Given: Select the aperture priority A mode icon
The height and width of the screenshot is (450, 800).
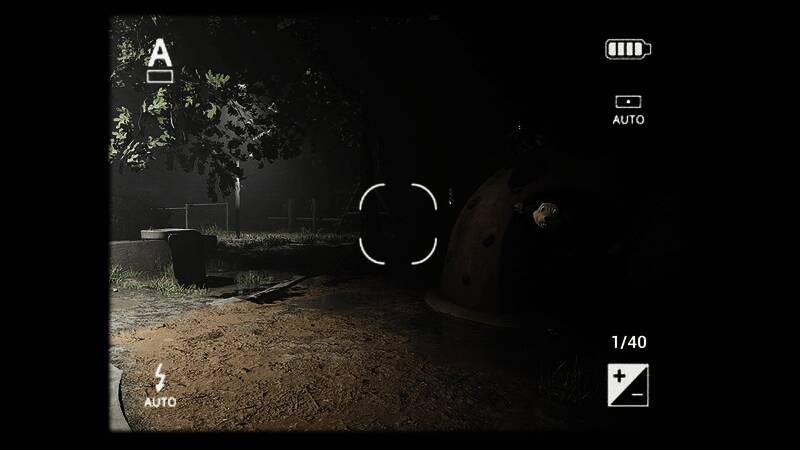Looking at the screenshot, I should (x=160, y=60).
